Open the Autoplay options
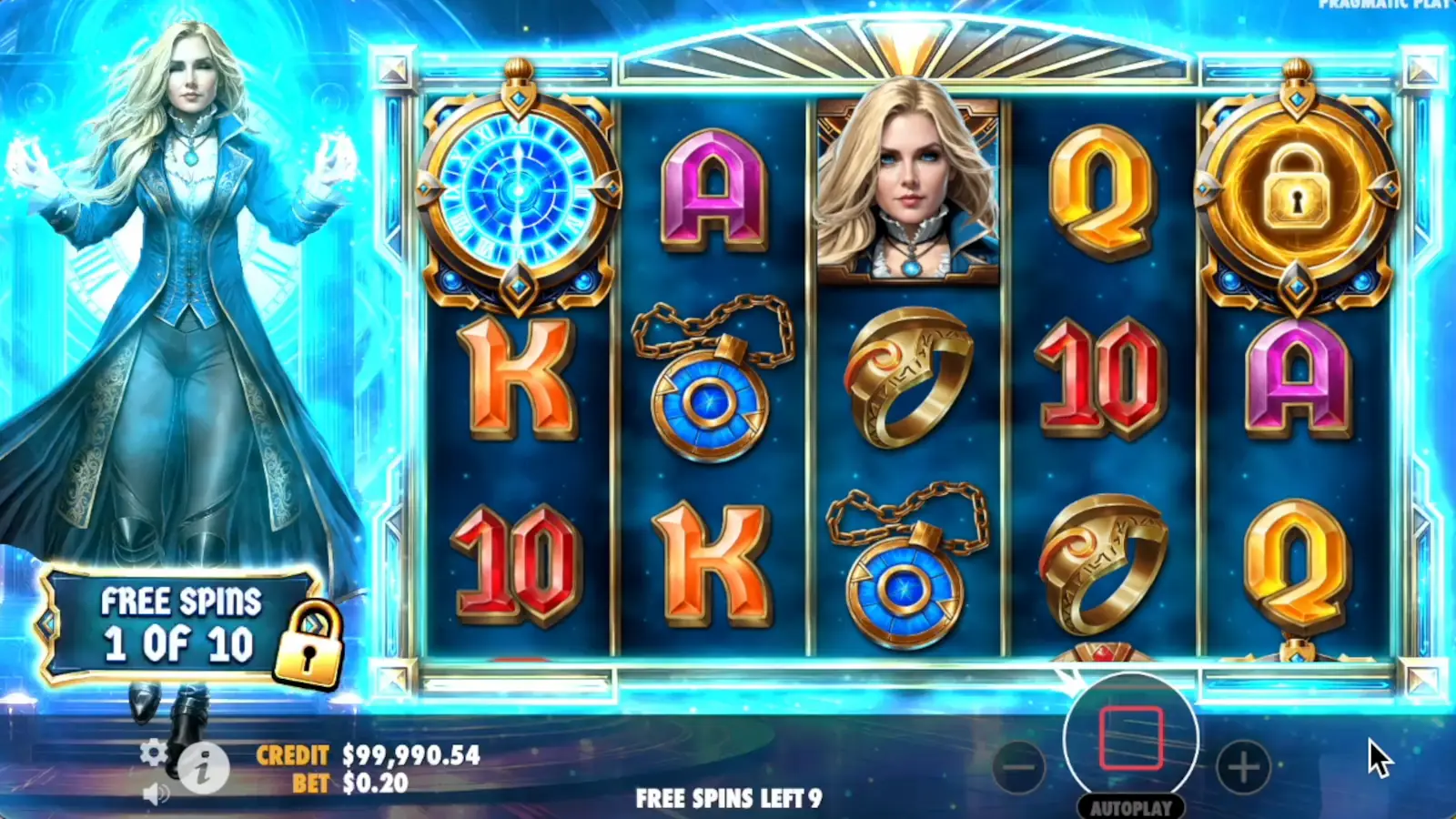Image resolution: width=1456 pixels, height=819 pixels. [x=1131, y=806]
